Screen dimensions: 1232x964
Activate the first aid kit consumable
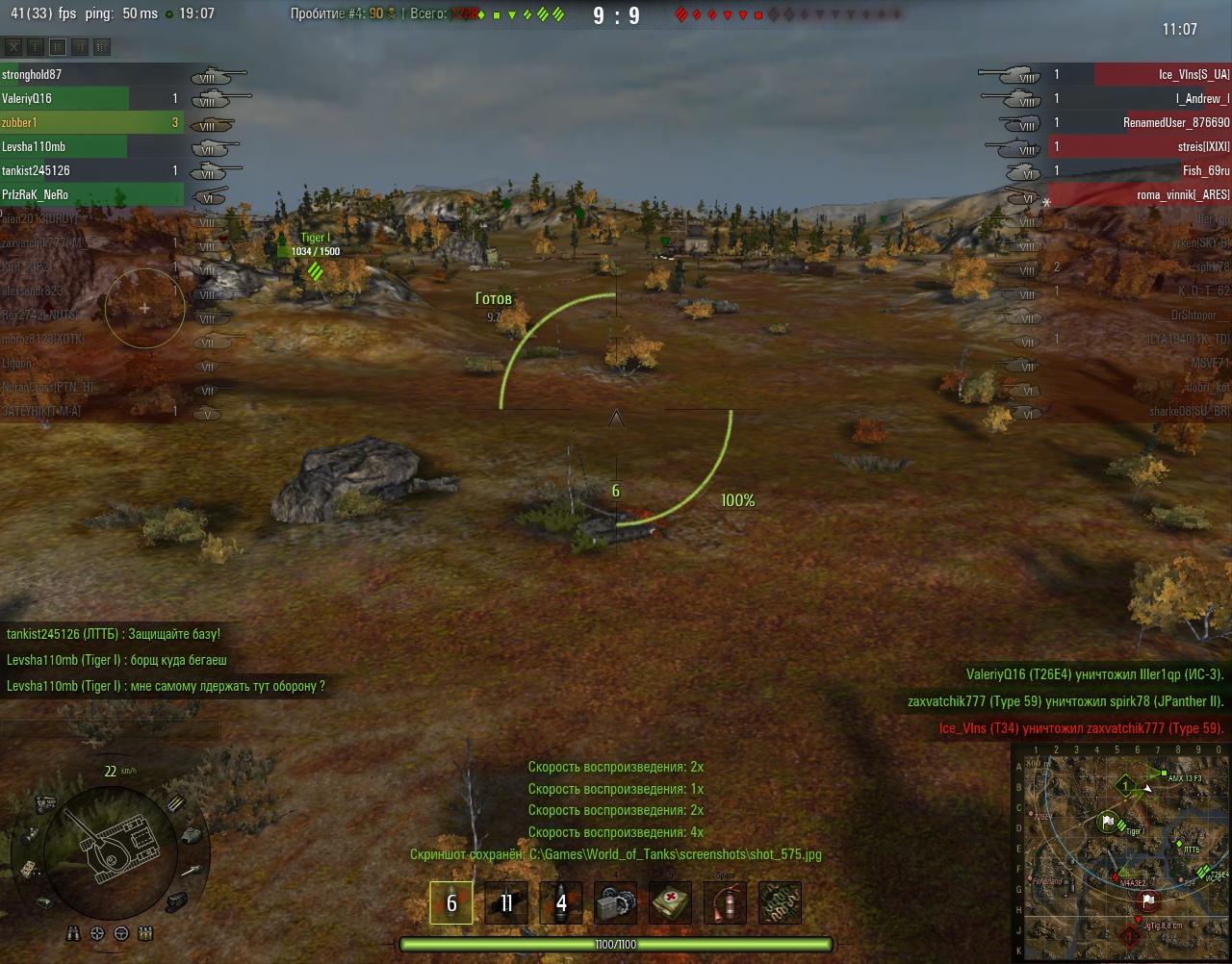pos(671,903)
